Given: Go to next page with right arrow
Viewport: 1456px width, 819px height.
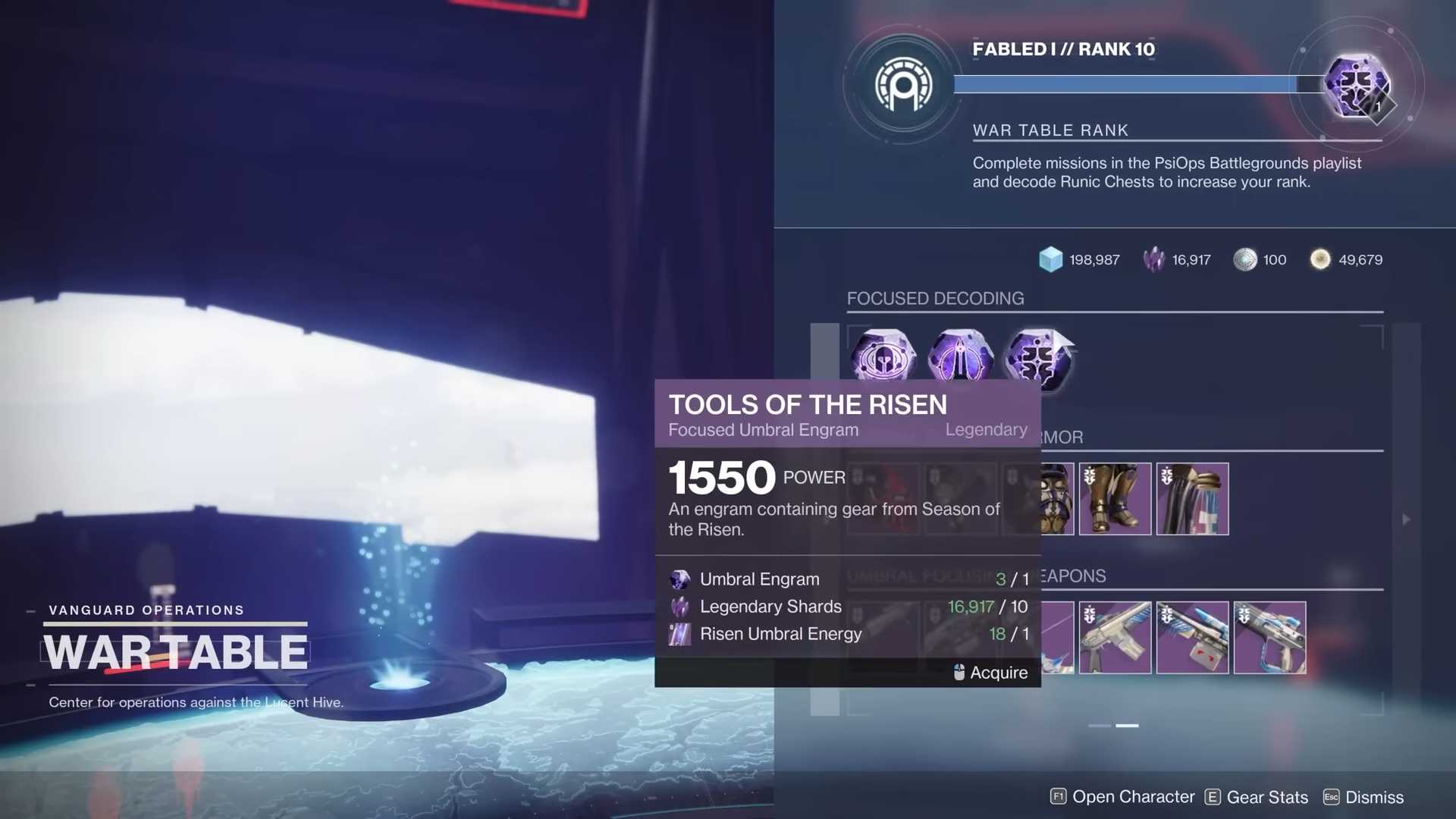Looking at the screenshot, I should (1405, 519).
